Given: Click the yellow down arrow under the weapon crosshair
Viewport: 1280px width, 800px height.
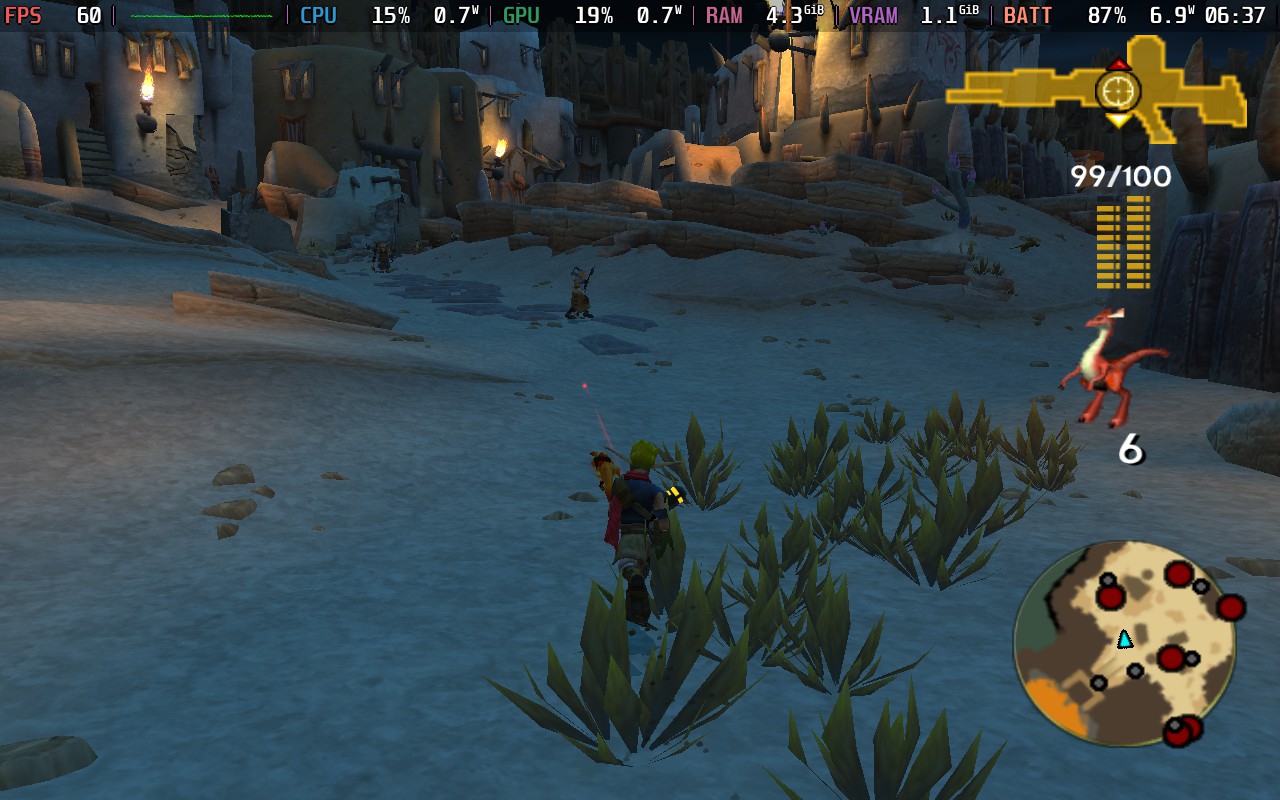Looking at the screenshot, I should 1117,120.
